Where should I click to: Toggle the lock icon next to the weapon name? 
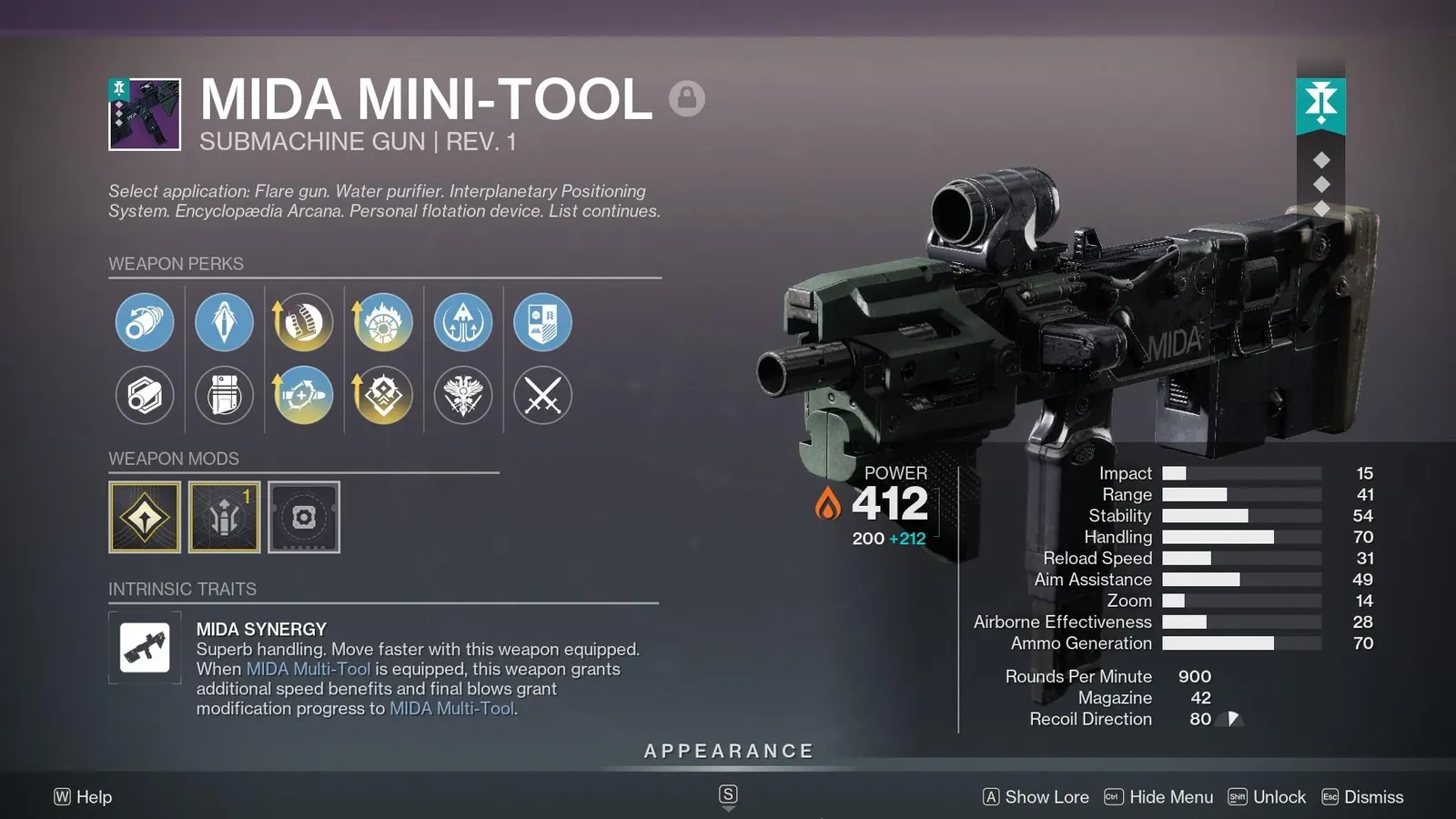point(689,100)
